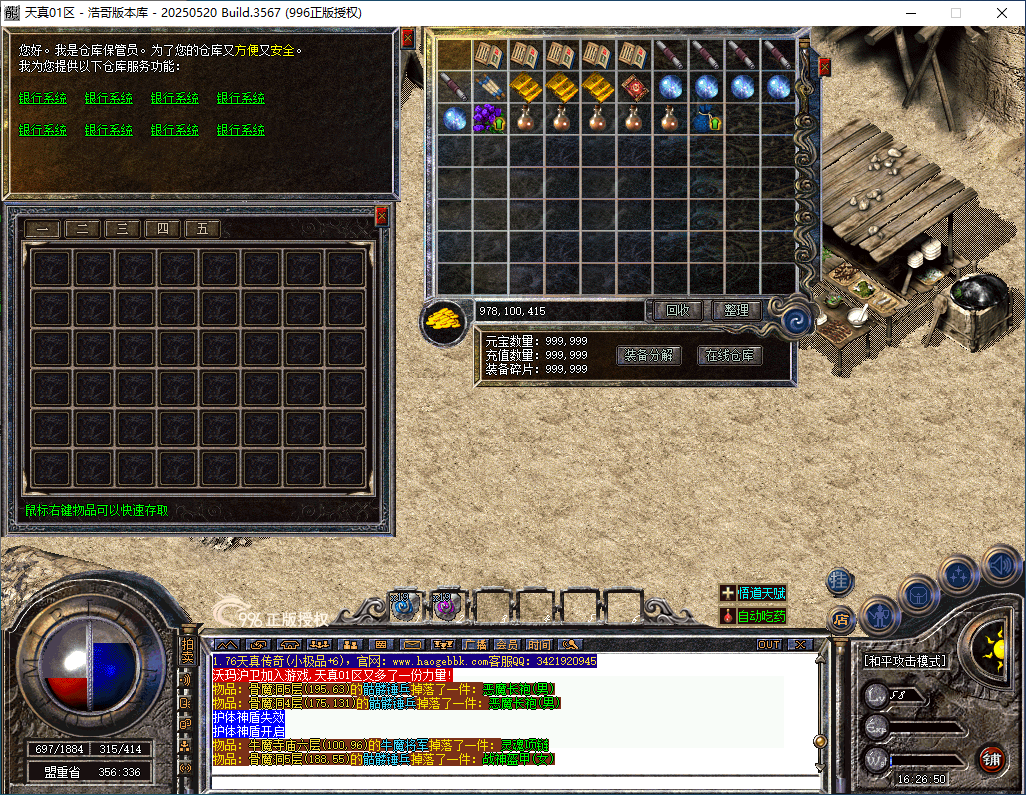Switch to warehouse page 二
Screen dimensions: 1026x795
(82, 229)
